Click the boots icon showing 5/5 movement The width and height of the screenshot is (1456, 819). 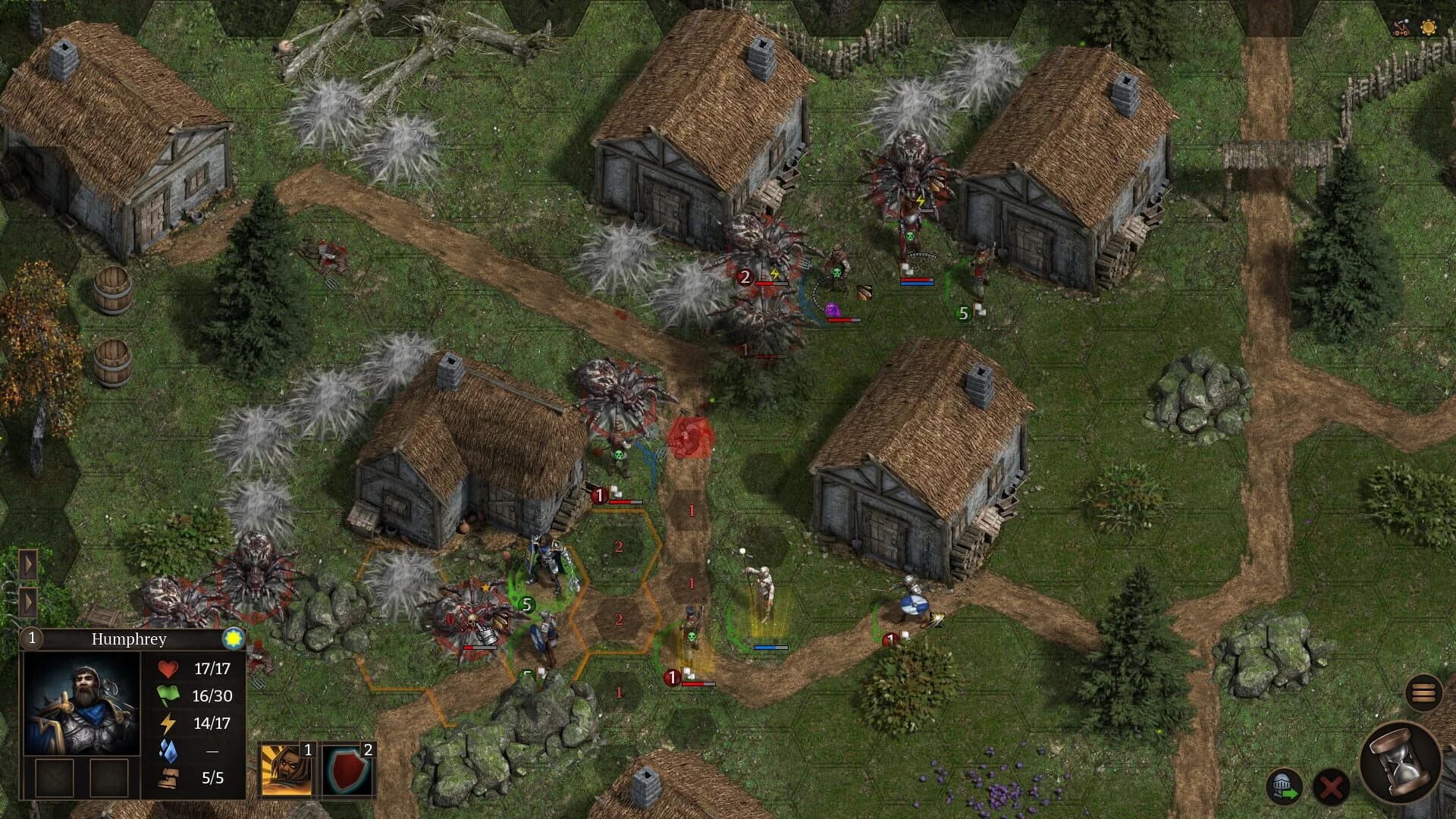(168, 775)
